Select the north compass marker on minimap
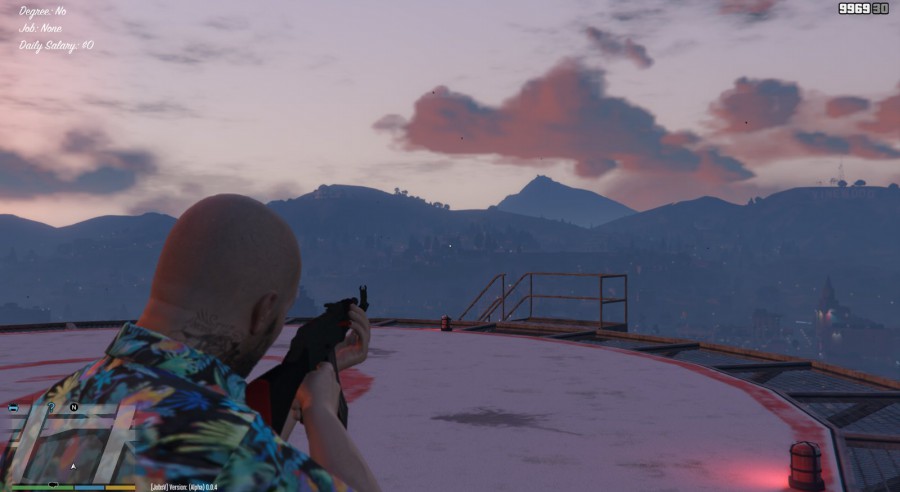This screenshot has width=900, height=492. tap(74, 408)
